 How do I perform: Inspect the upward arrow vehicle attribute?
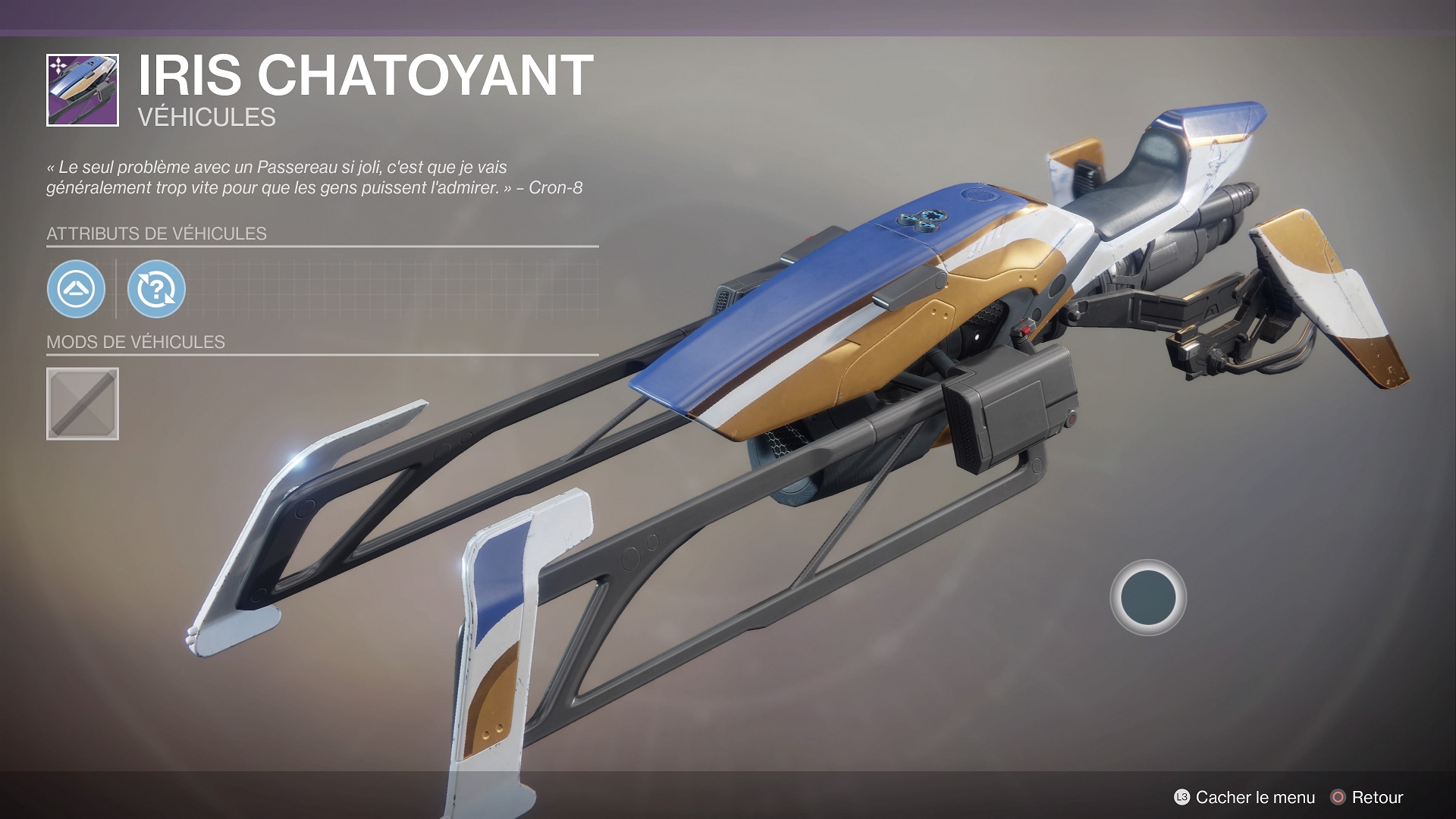[x=76, y=289]
